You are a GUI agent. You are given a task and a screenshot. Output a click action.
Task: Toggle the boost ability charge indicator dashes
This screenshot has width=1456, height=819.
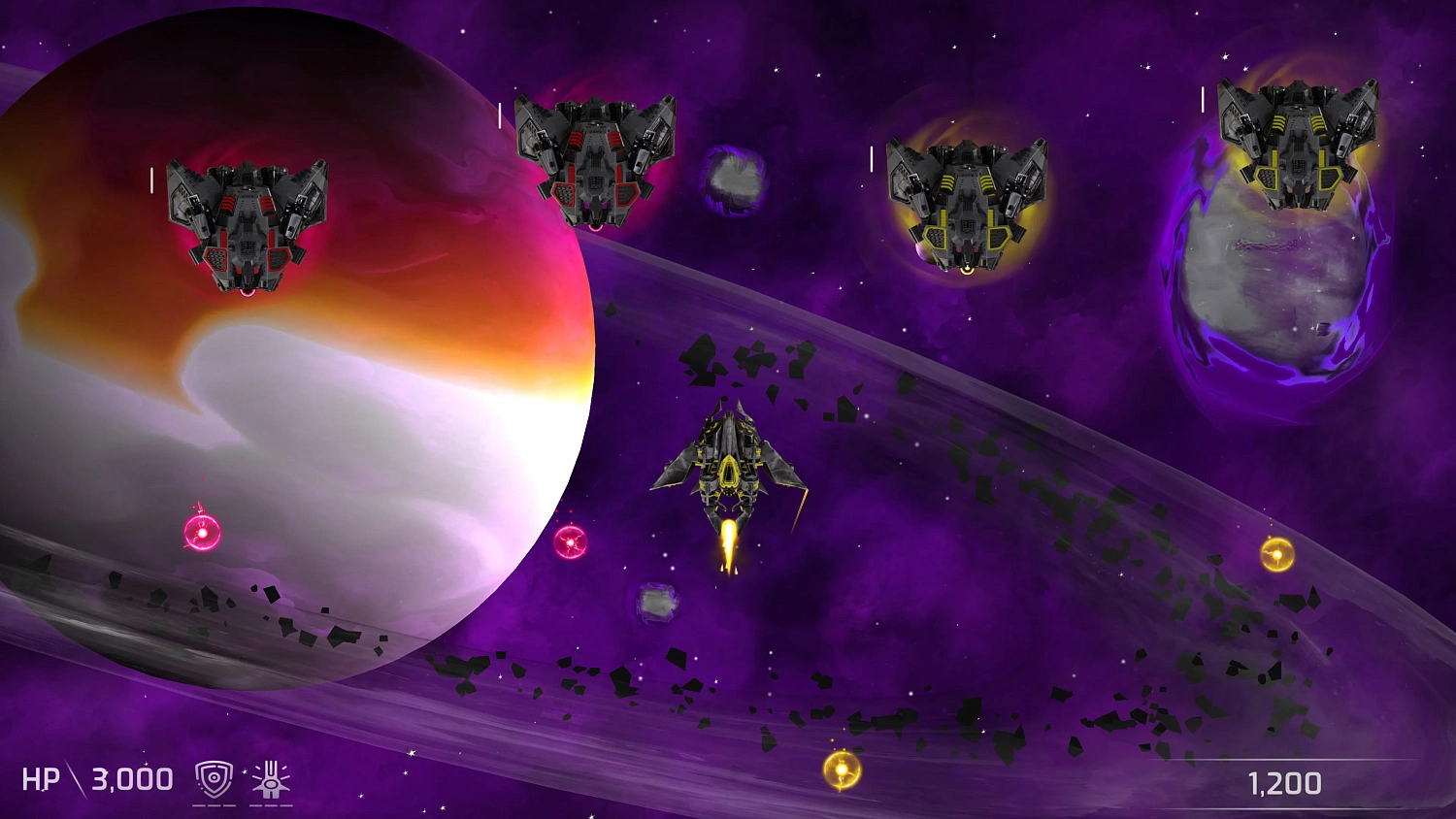point(270,803)
